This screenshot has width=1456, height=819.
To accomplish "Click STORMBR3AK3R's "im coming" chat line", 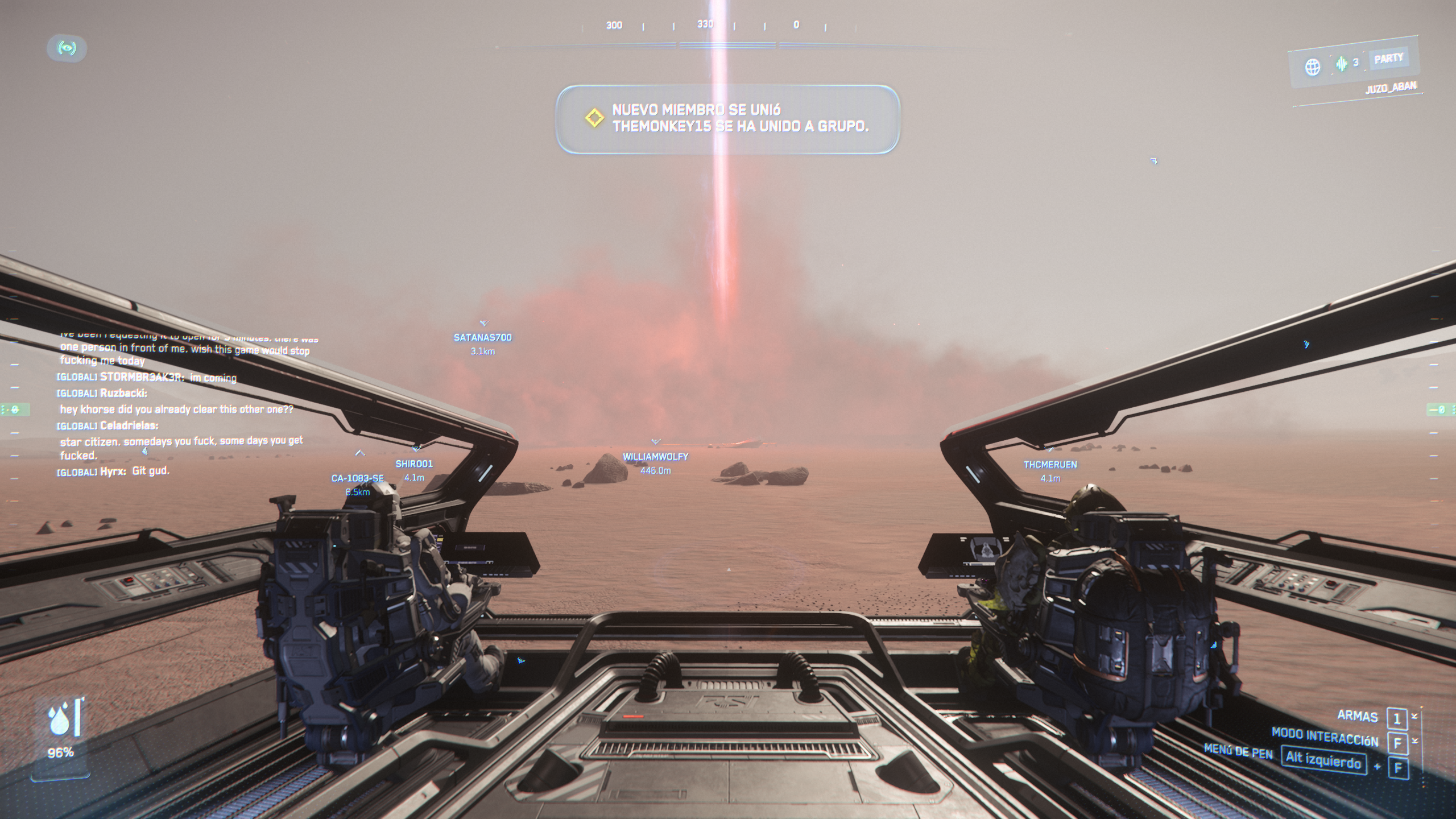I will [x=147, y=377].
